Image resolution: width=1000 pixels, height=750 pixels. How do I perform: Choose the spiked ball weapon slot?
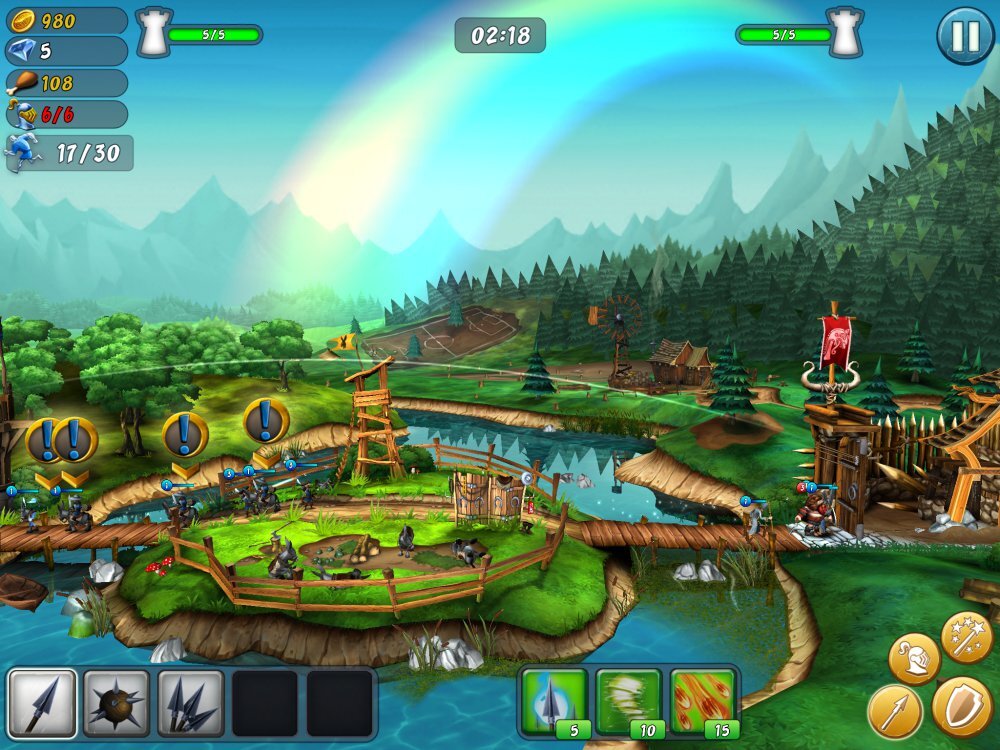coord(116,703)
